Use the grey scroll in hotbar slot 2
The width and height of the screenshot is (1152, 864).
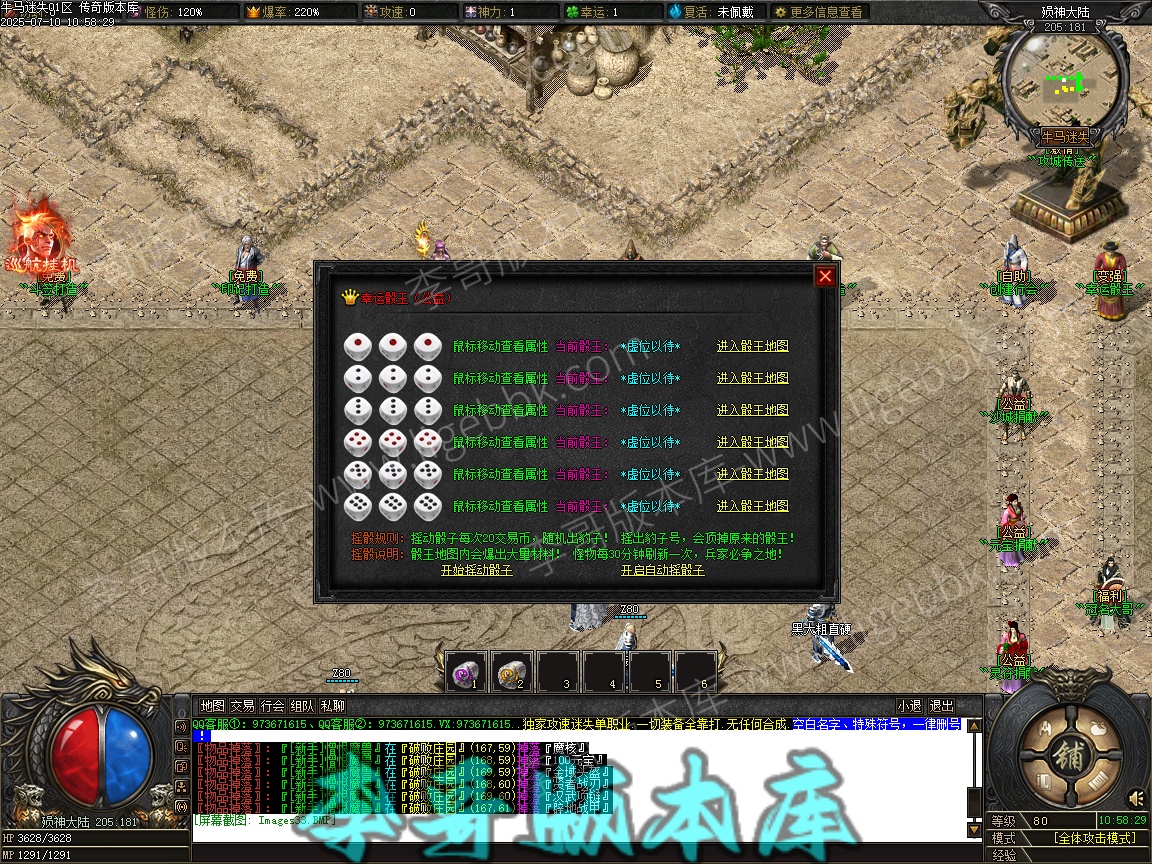[x=511, y=672]
